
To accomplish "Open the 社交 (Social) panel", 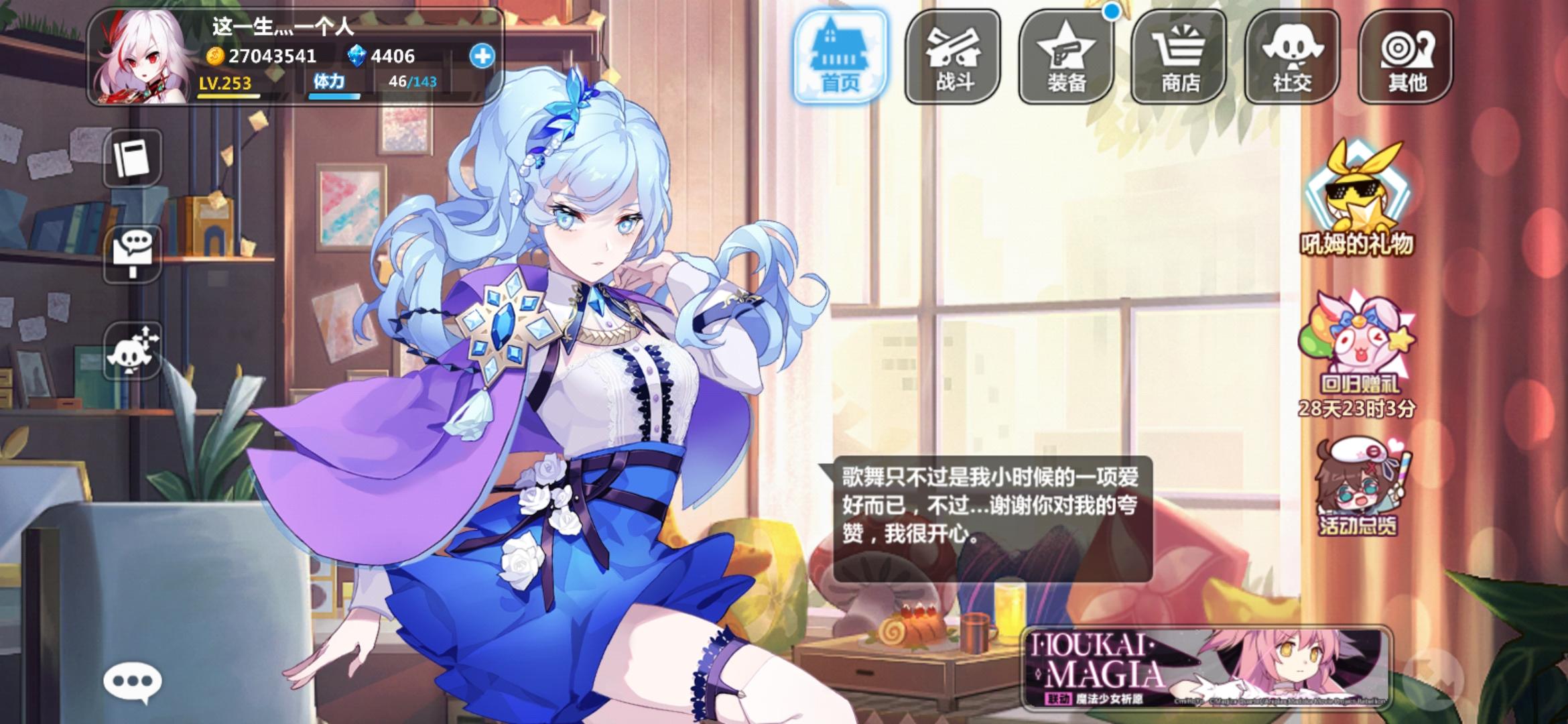I will (x=1296, y=57).
